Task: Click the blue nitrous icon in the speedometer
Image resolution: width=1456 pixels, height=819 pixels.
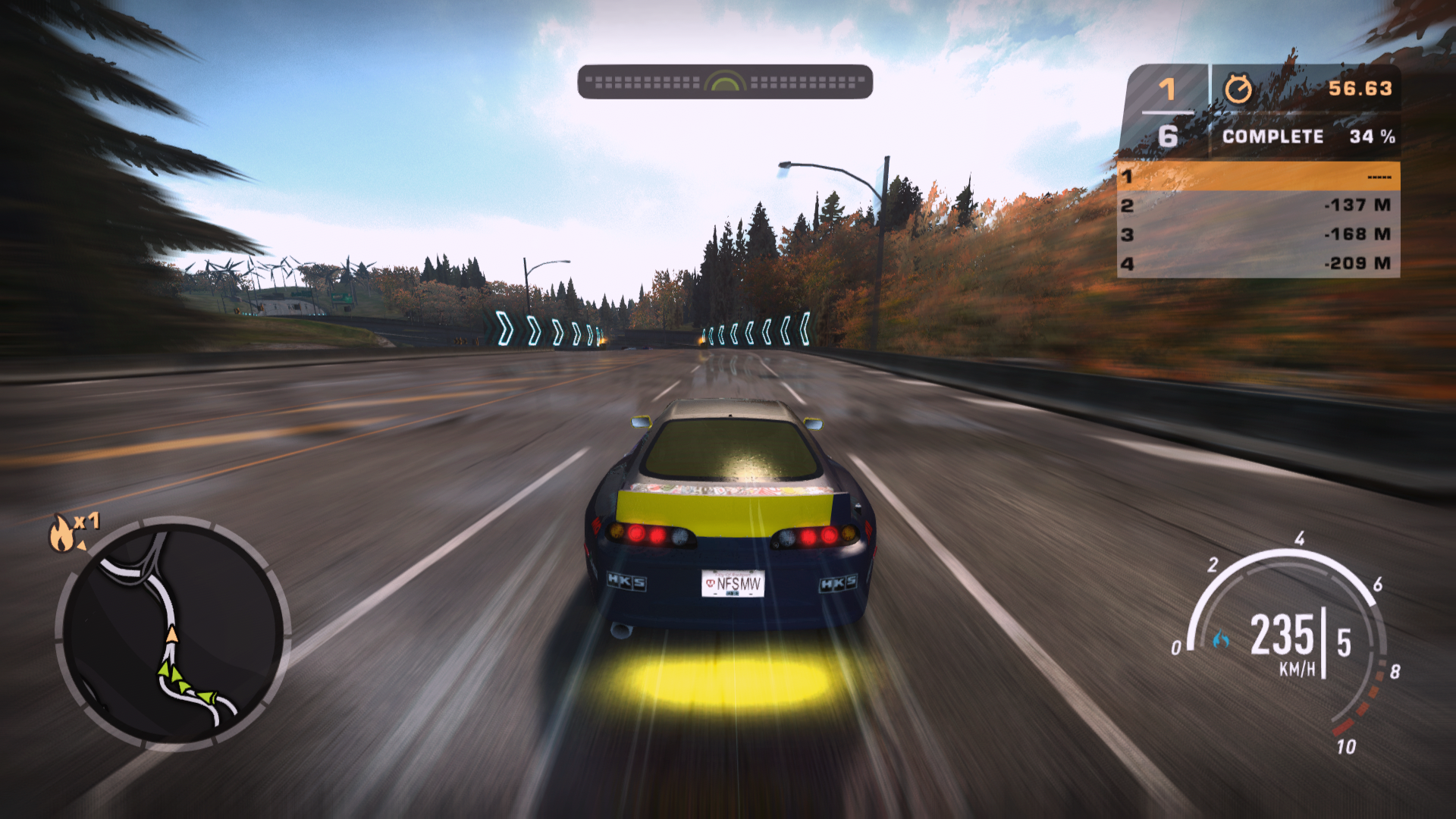Action: (1221, 640)
